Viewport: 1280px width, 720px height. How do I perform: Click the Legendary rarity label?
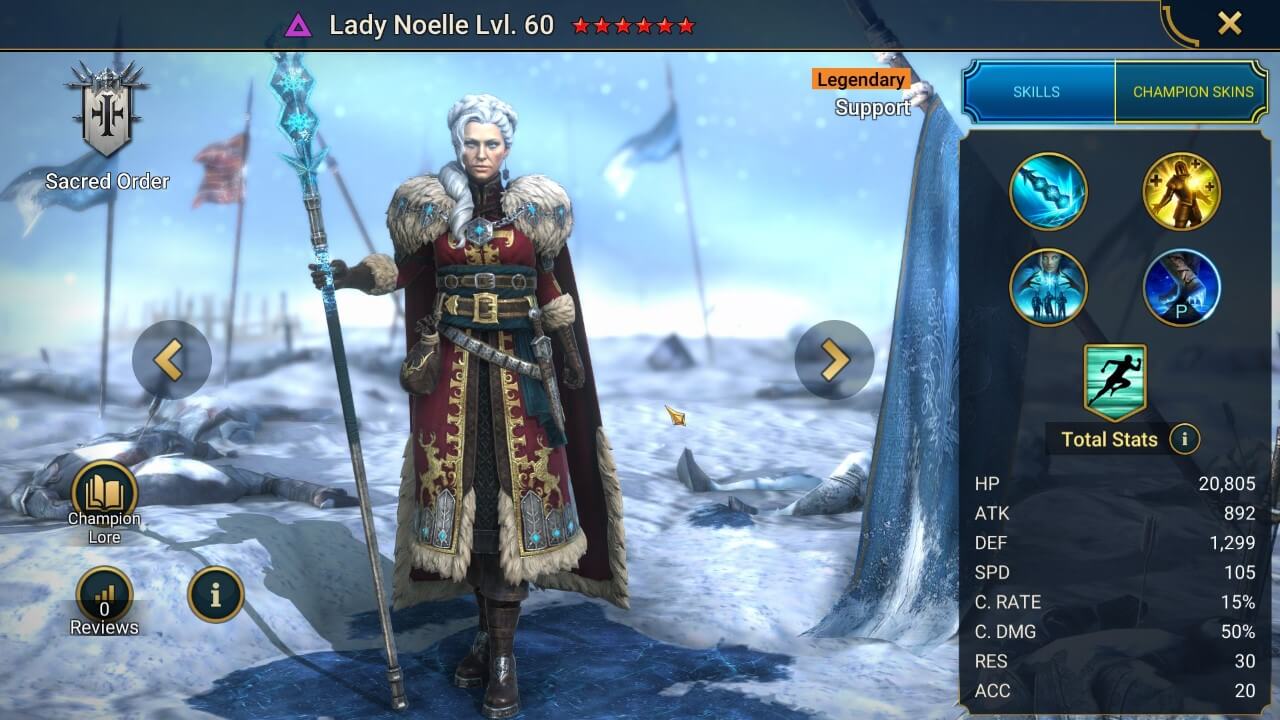tap(859, 80)
